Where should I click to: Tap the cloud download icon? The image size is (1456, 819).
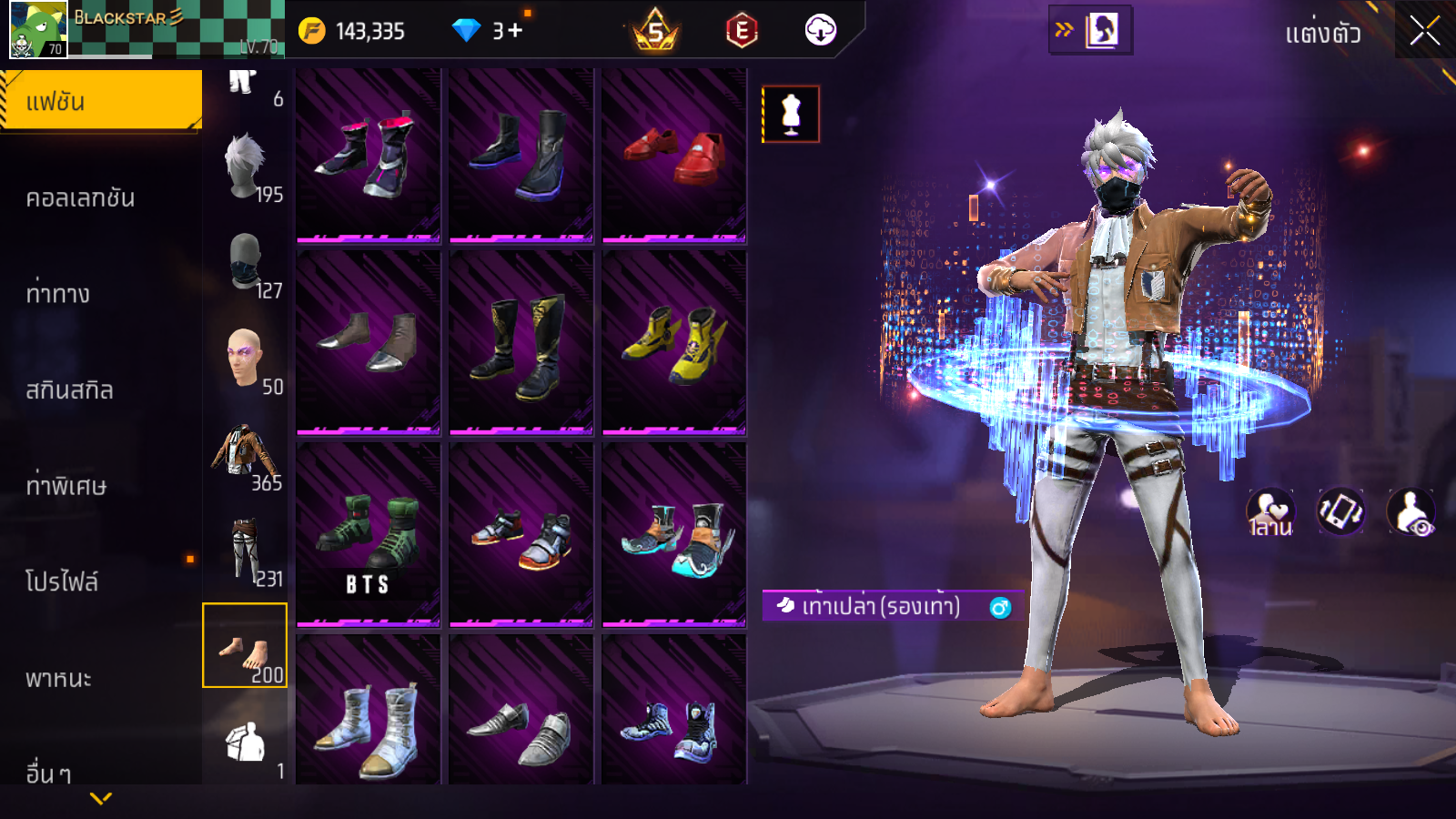tap(820, 31)
